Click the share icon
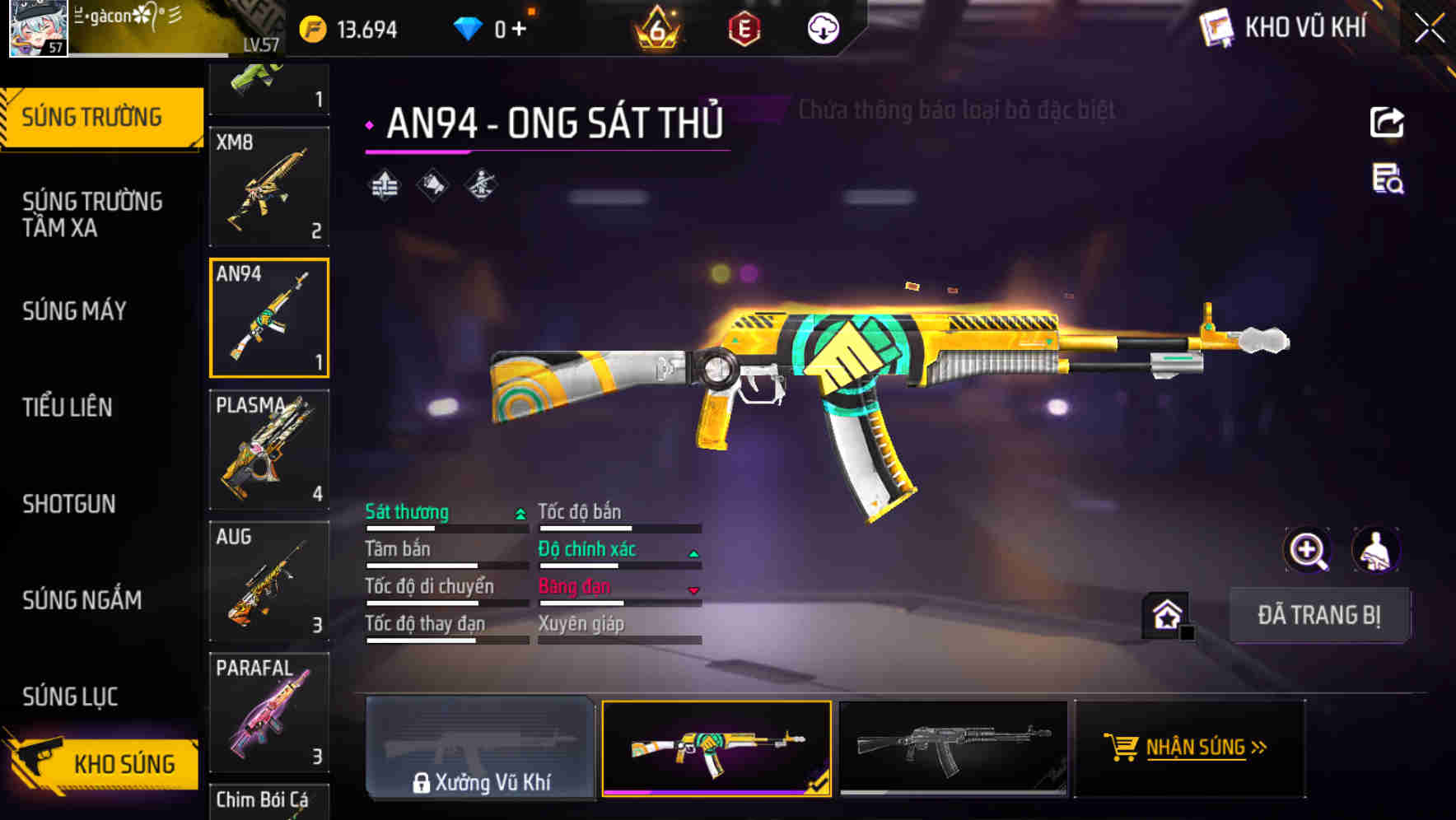The image size is (1456, 820). click(1387, 123)
